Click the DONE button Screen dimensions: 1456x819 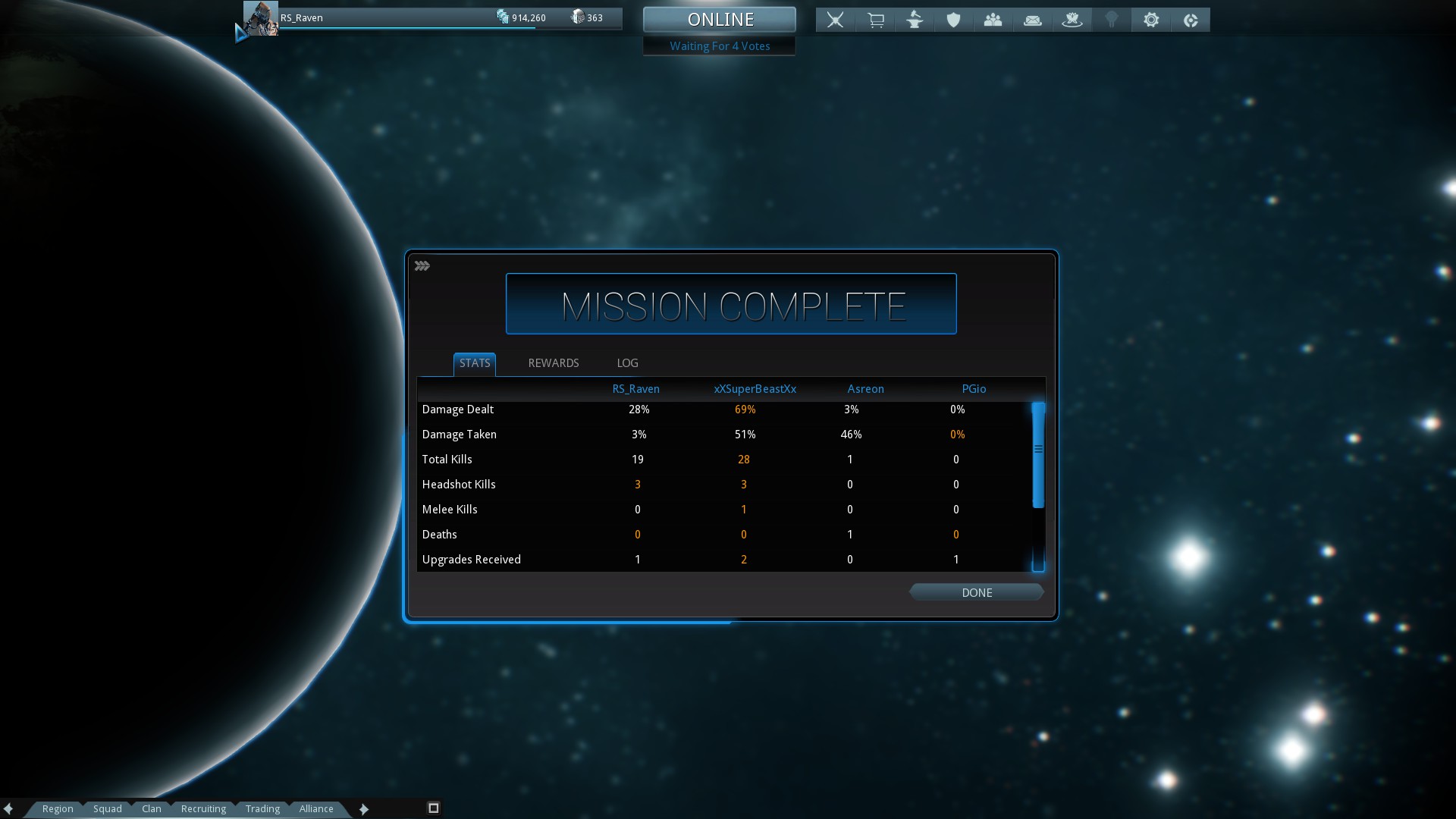[976, 592]
